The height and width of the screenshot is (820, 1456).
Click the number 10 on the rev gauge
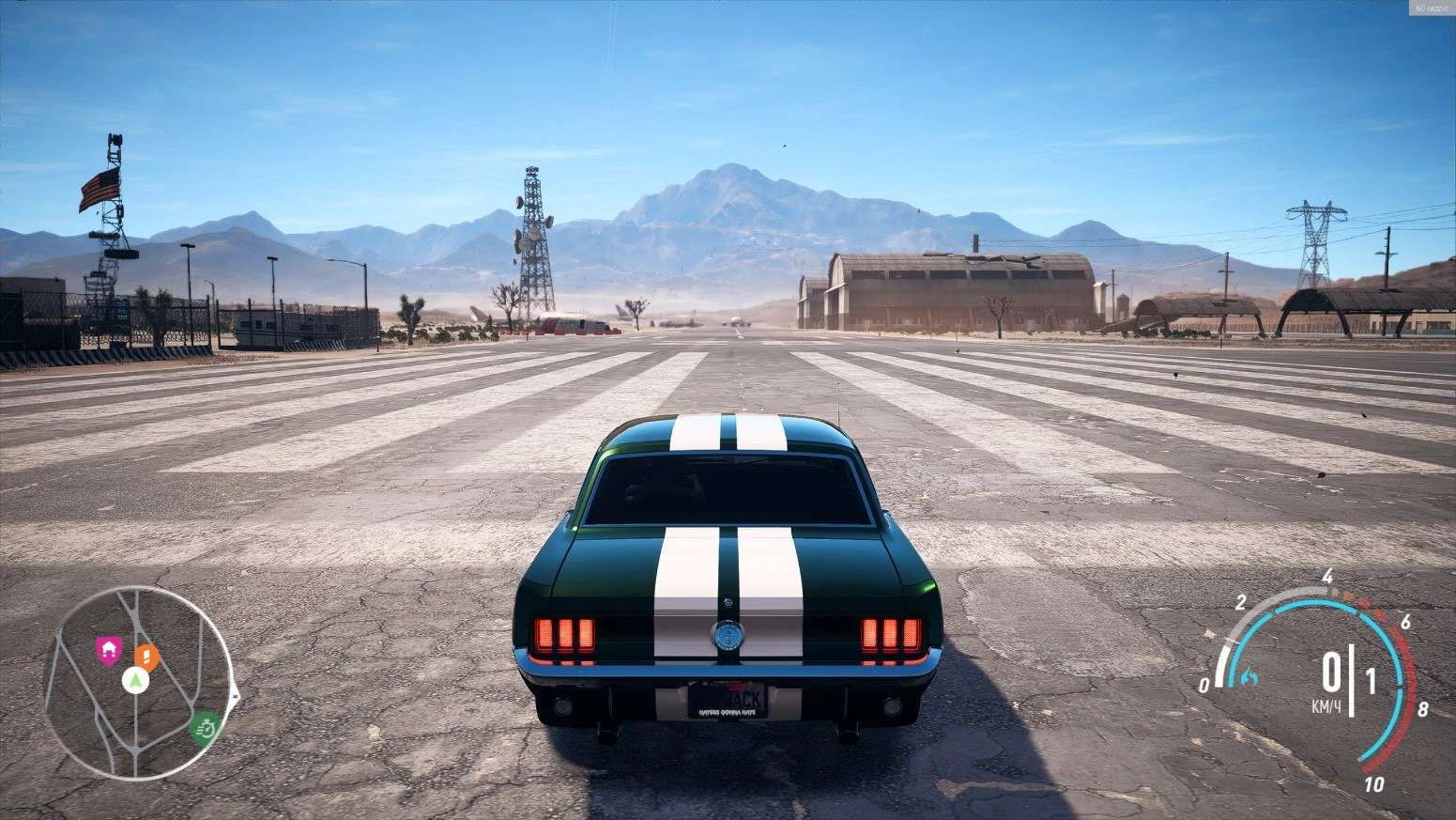point(1373,784)
